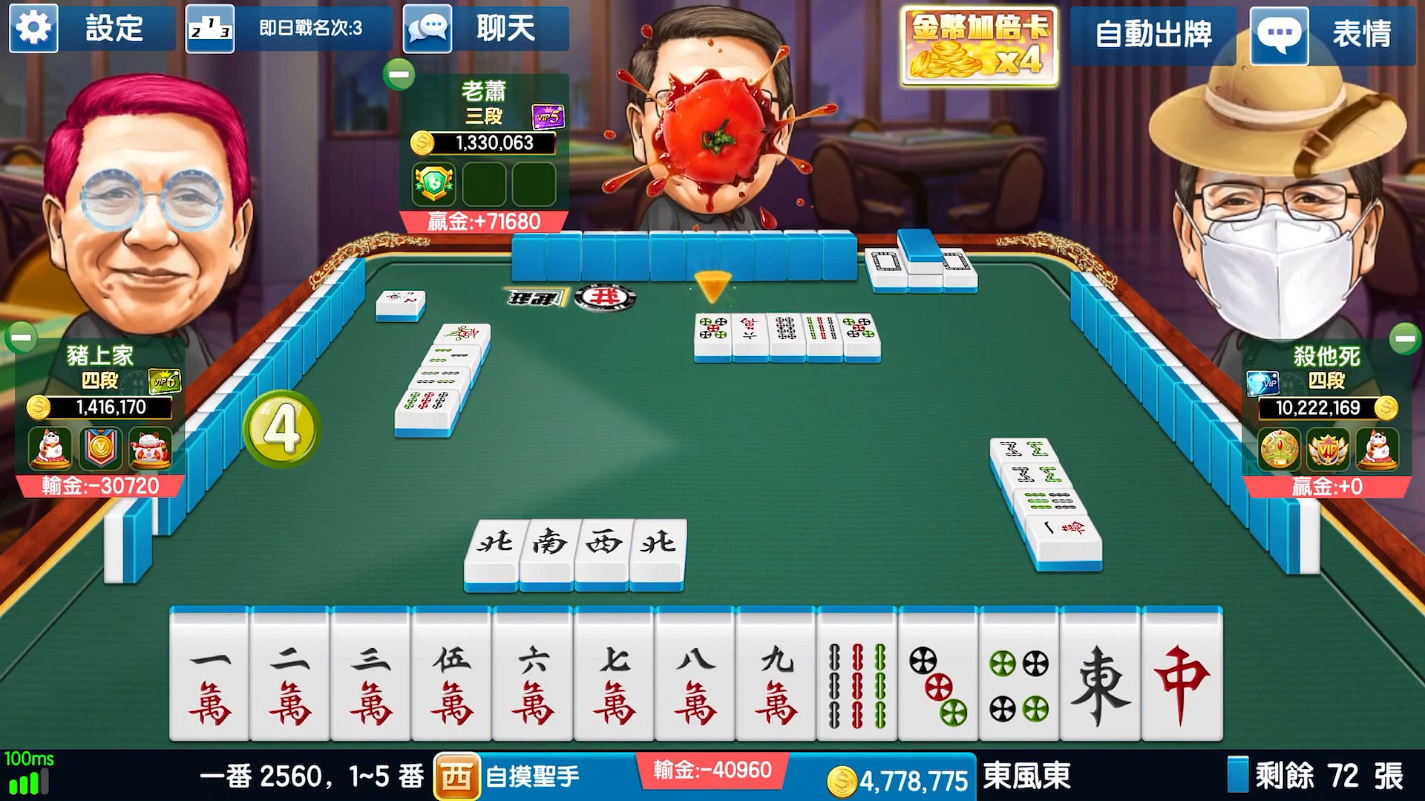Image resolution: width=1425 pixels, height=801 pixels.
Task: Select the lucky cat trophy under 豬上家
Action: click(48, 449)
